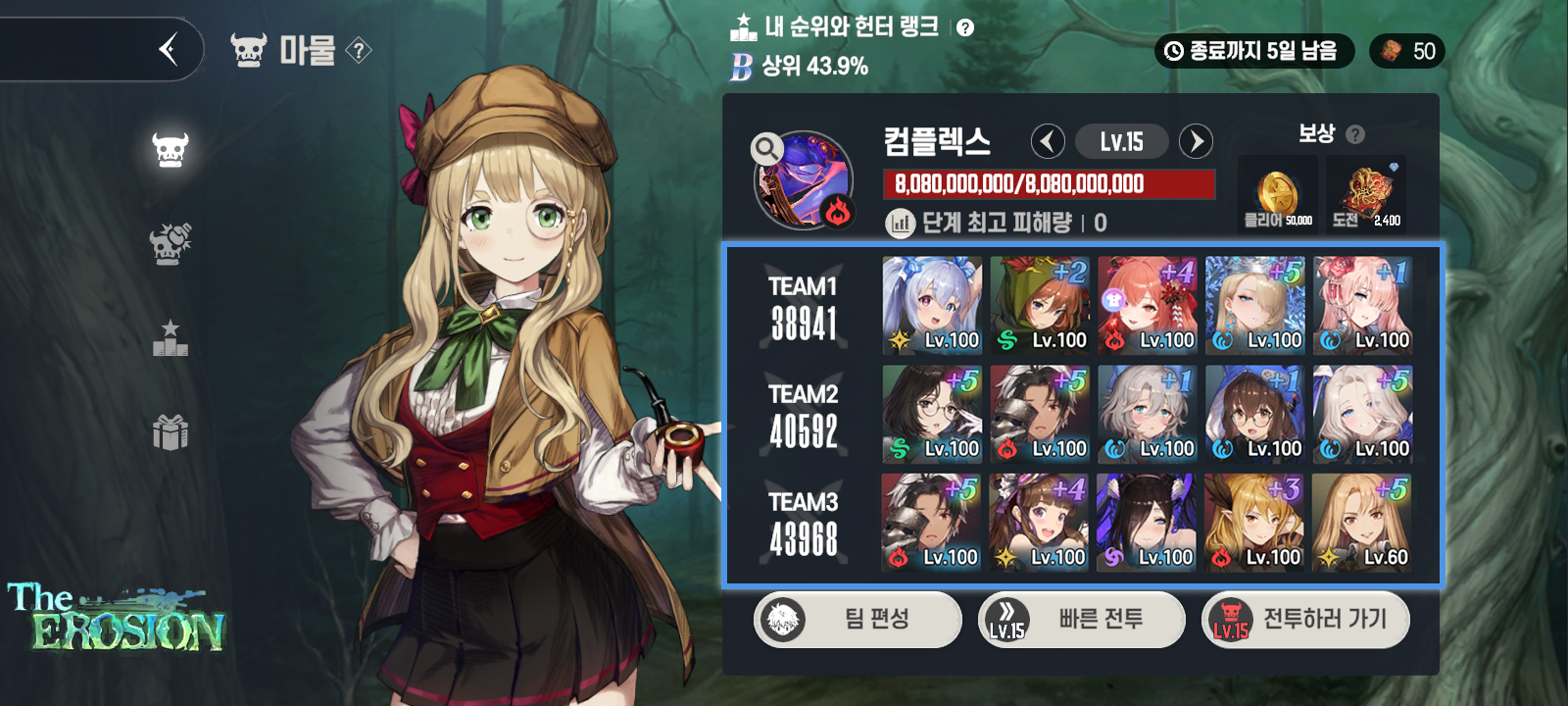Image resolution: width=1568 pixels, height=706 pixels.
Task: Show rank info via the top question mark
Action: pos(965,27)
